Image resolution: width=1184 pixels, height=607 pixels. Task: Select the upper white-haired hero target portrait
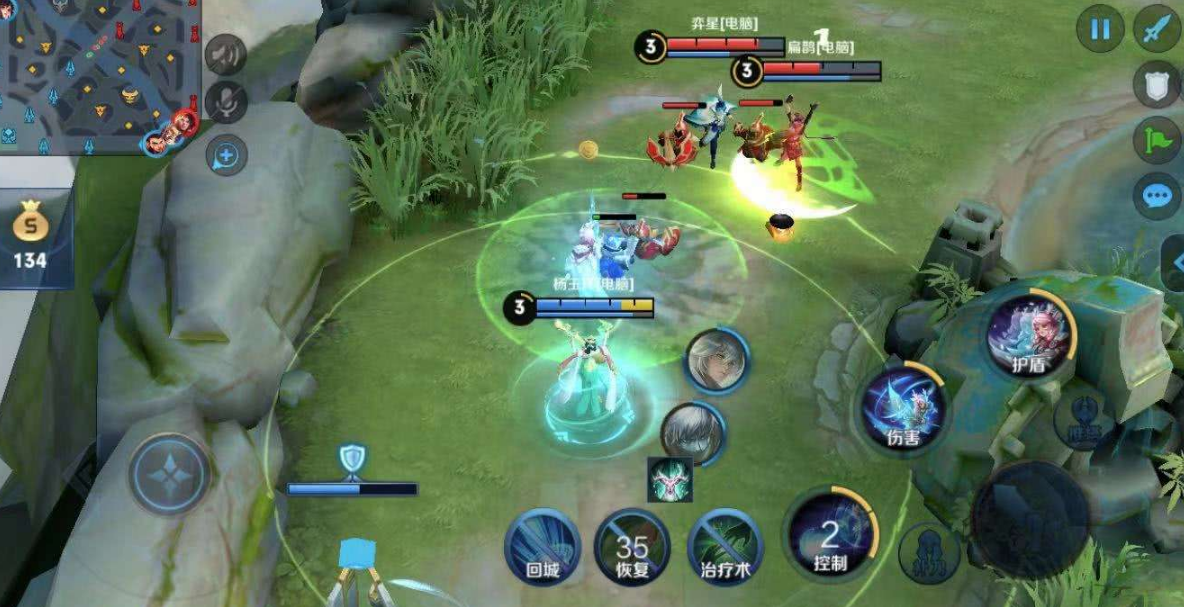point(716,360)
